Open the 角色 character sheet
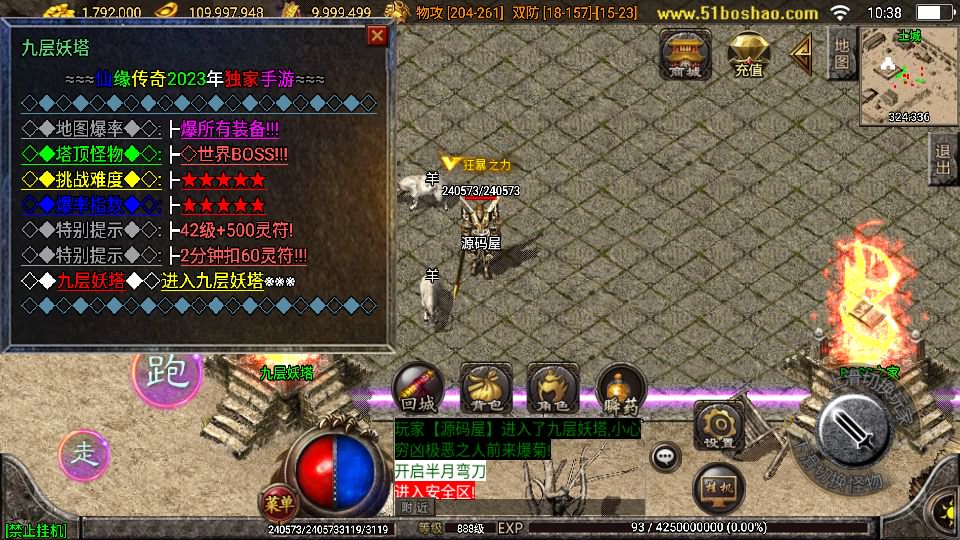The width and height of the screenshot is (960, 540). (552, 388)
